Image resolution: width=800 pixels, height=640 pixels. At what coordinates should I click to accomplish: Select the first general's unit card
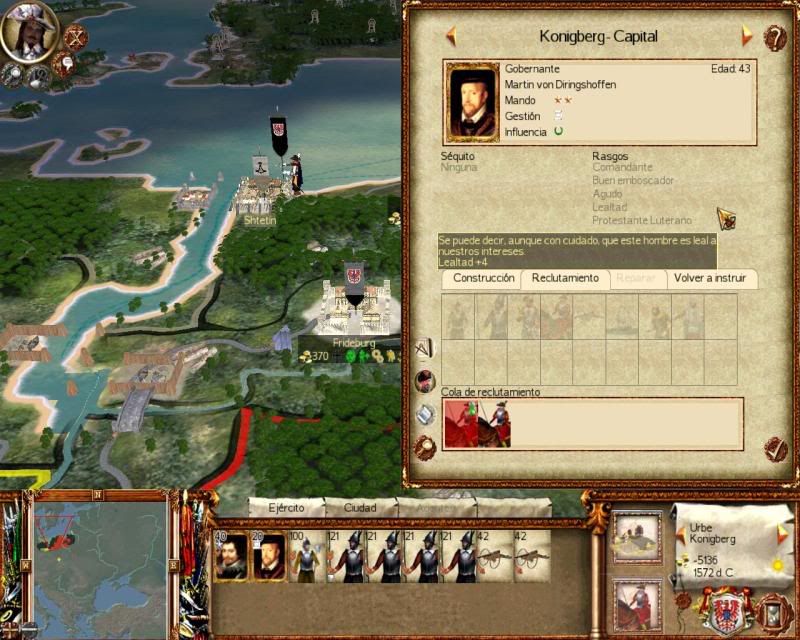click(231, 557)
